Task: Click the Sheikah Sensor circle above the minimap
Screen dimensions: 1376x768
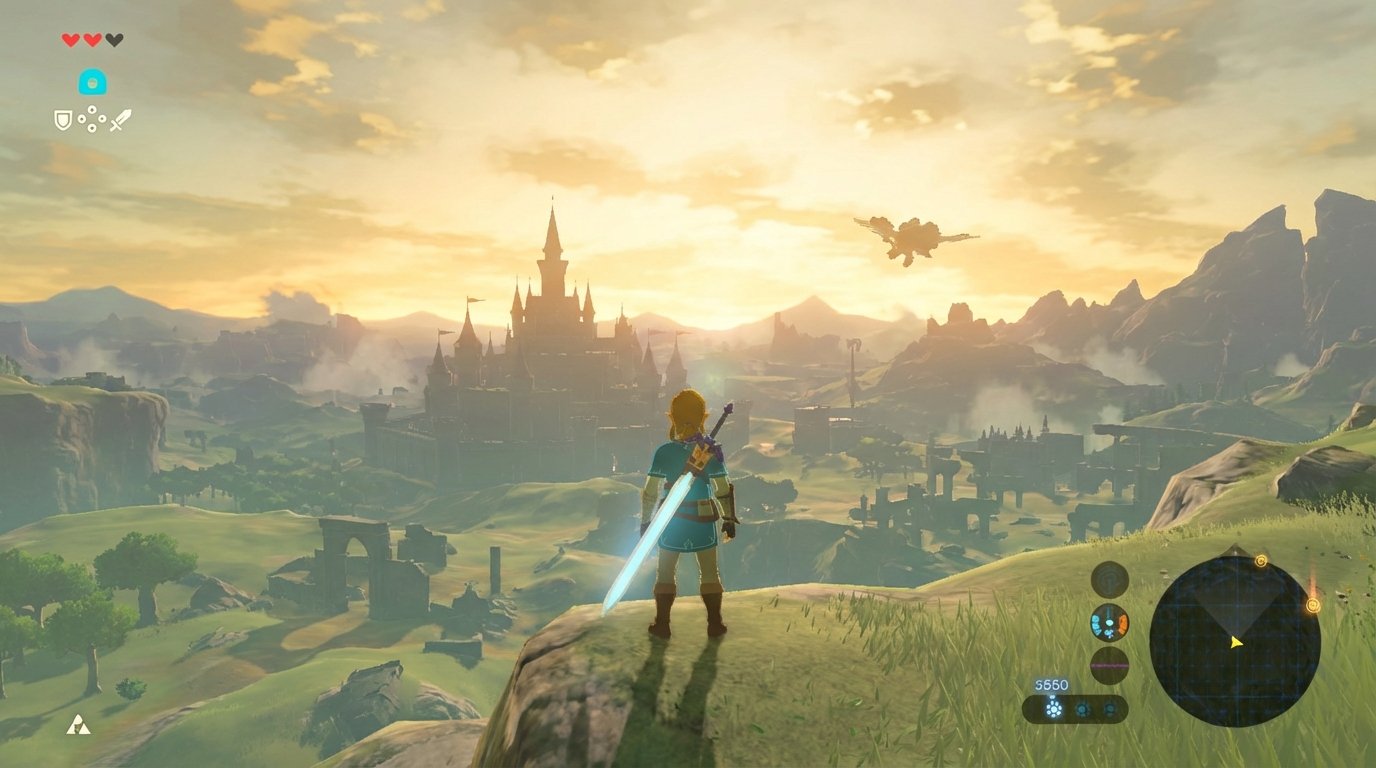Action: pos(1108,579)
